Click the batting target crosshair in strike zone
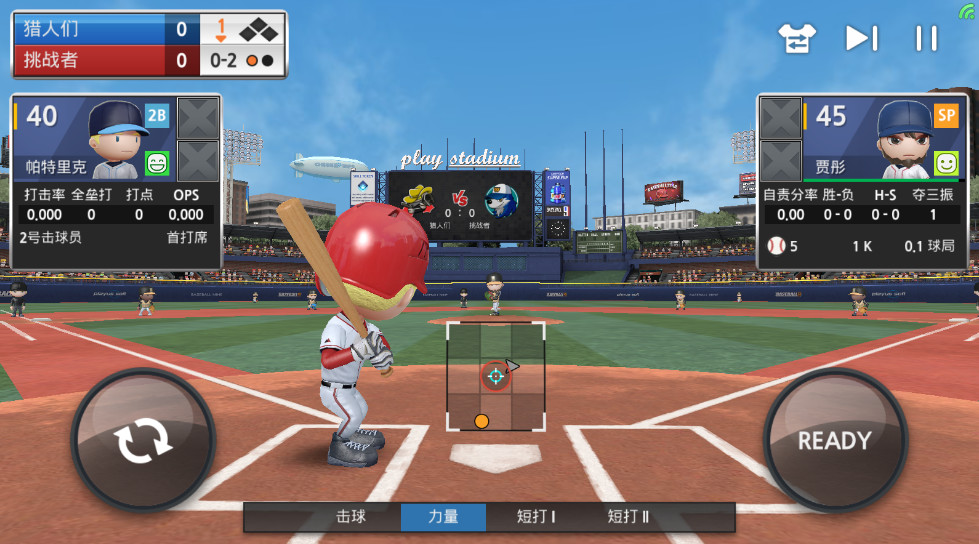The image size is (979, 544). coord(495,375)
